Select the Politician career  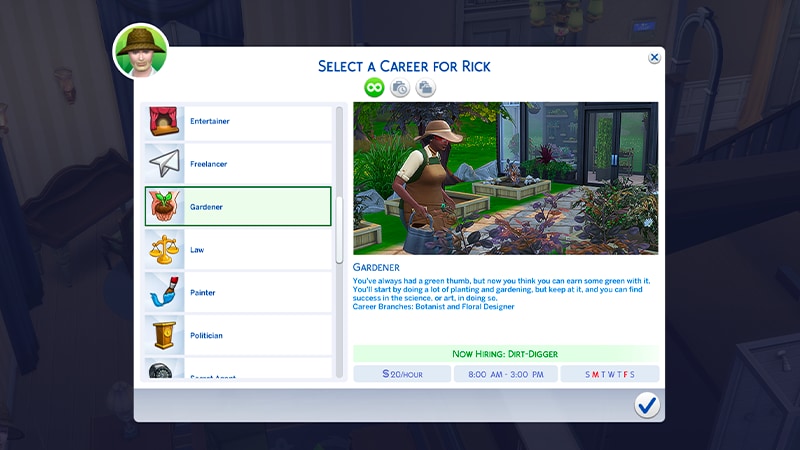[238, 336]
